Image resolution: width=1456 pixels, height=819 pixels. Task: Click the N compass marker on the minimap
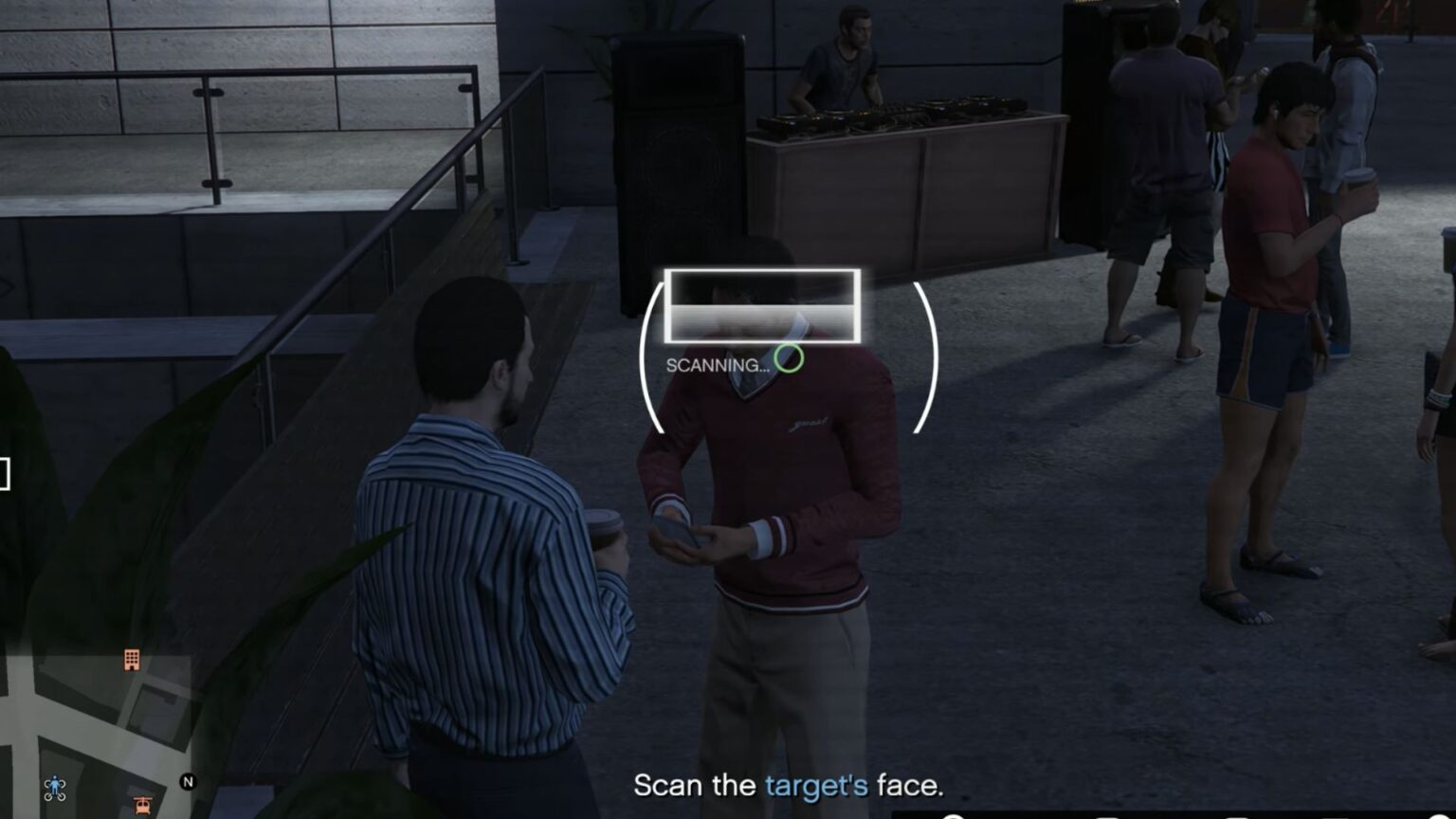[x=188, y=782]
